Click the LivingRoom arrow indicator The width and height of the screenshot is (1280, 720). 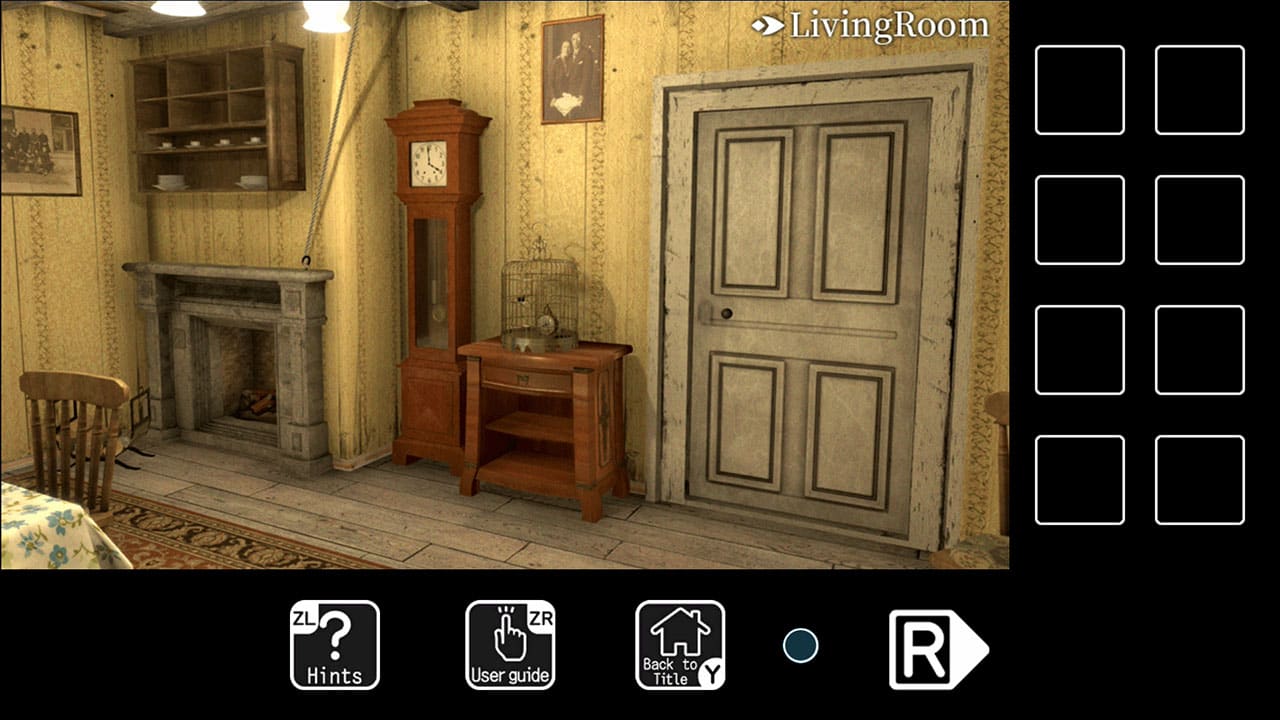point(766,24)
